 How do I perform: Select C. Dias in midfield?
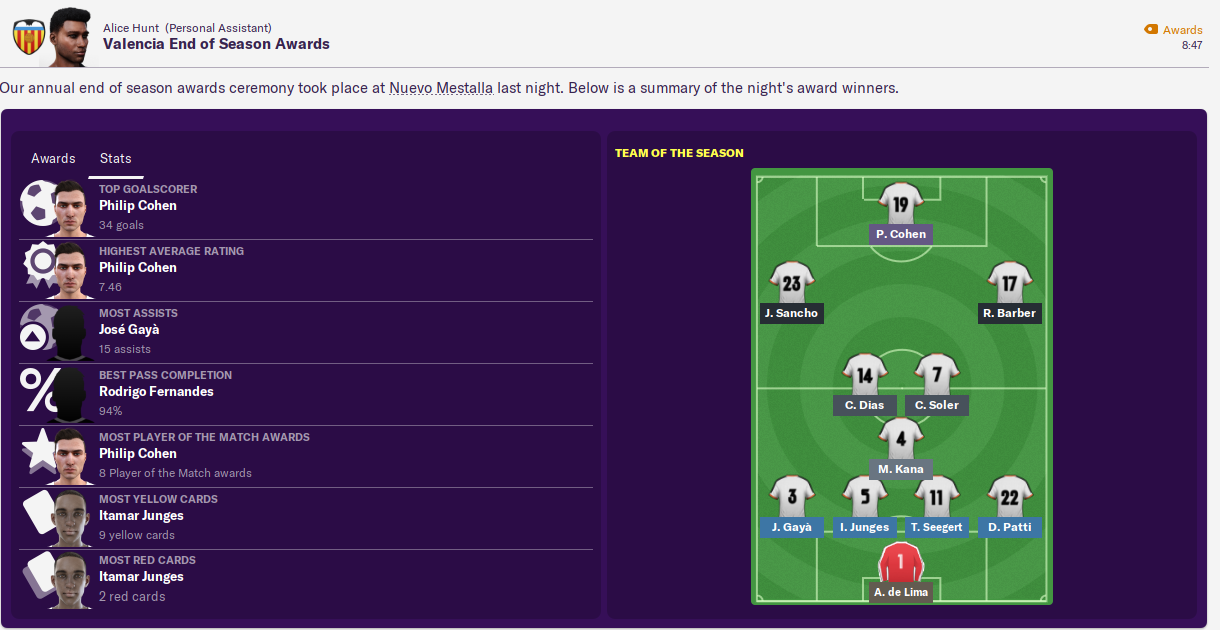coord(864,405)
